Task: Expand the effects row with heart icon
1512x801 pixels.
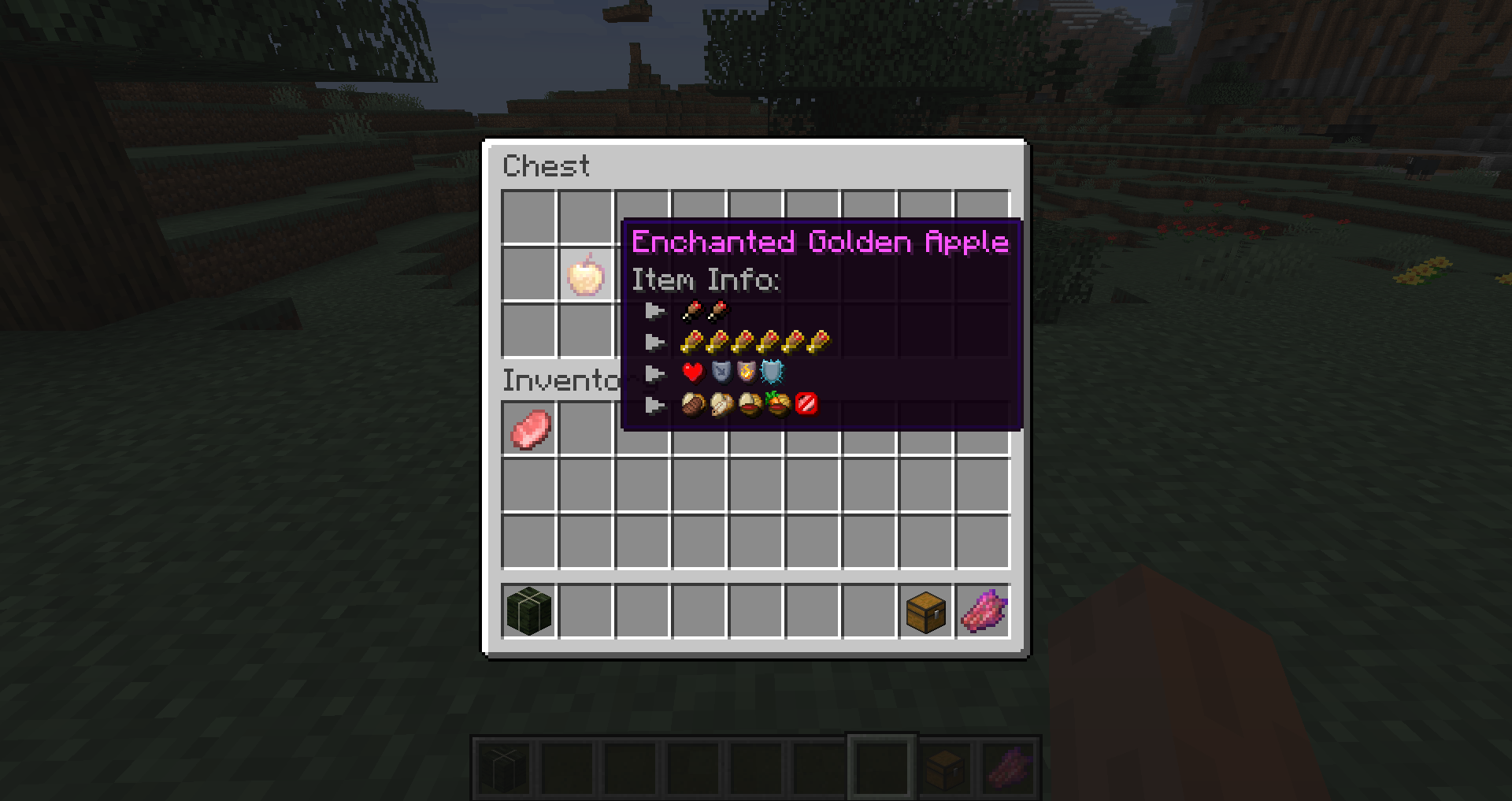Action: click(655, 373)
